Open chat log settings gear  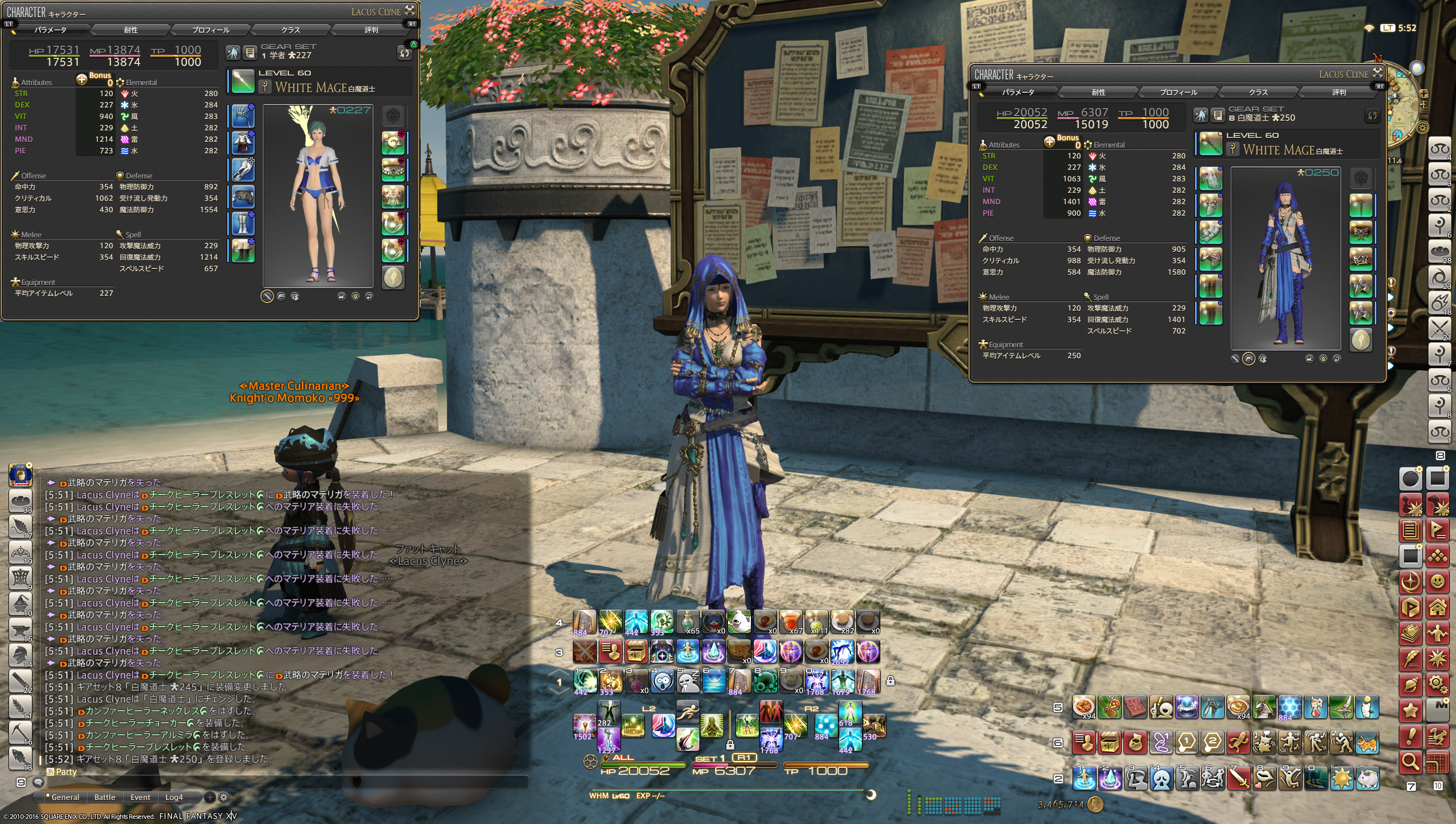pos(224,797)
